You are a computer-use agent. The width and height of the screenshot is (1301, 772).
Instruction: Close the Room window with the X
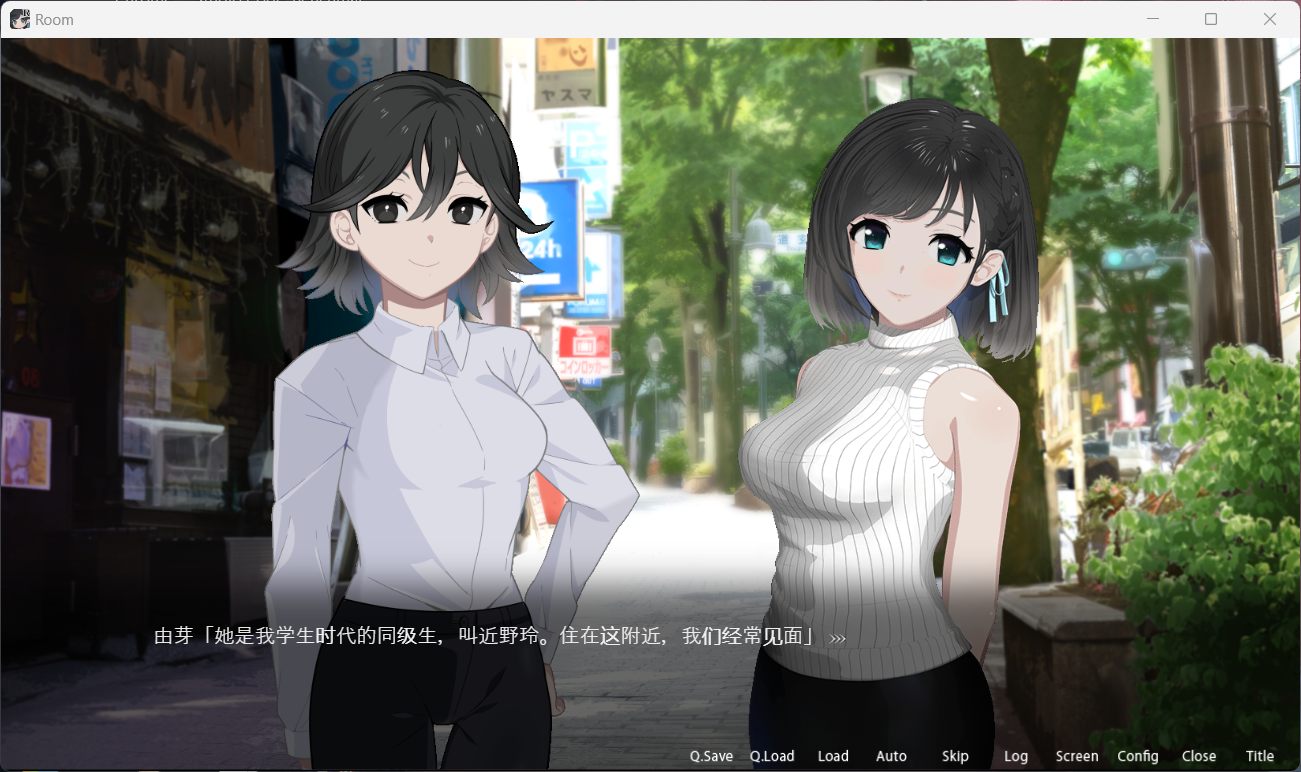[1269, 19]
